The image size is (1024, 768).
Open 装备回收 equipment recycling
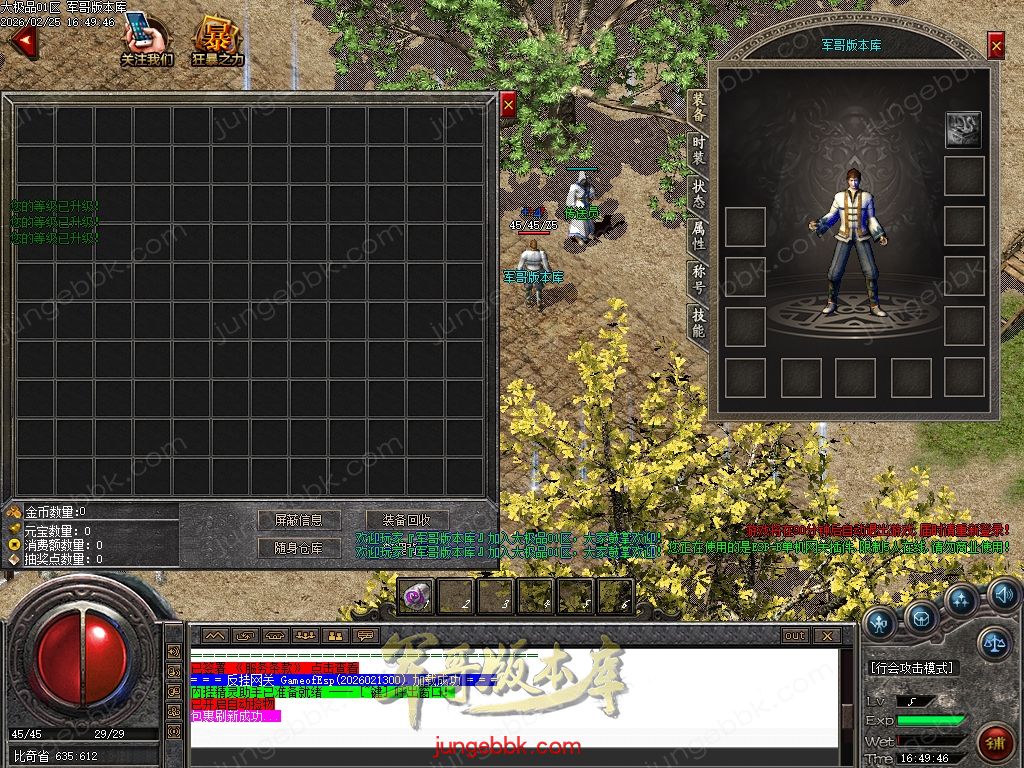tap(406, 520)
